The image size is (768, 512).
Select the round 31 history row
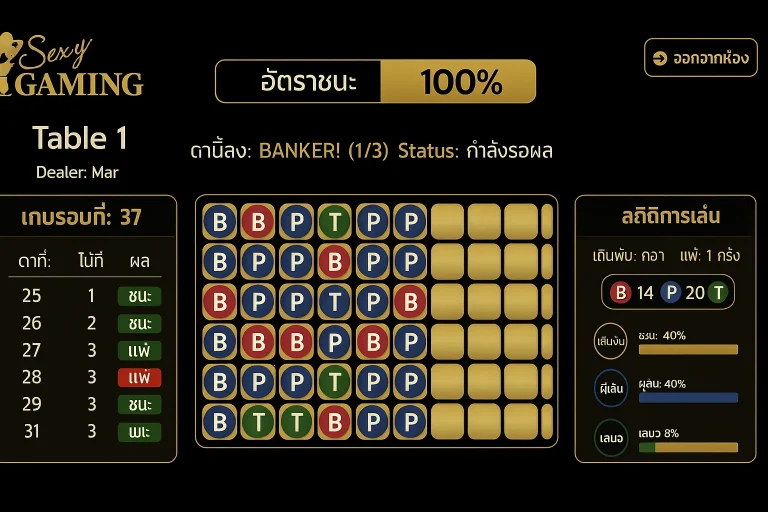pyautogui.click(x=88, y=431)
